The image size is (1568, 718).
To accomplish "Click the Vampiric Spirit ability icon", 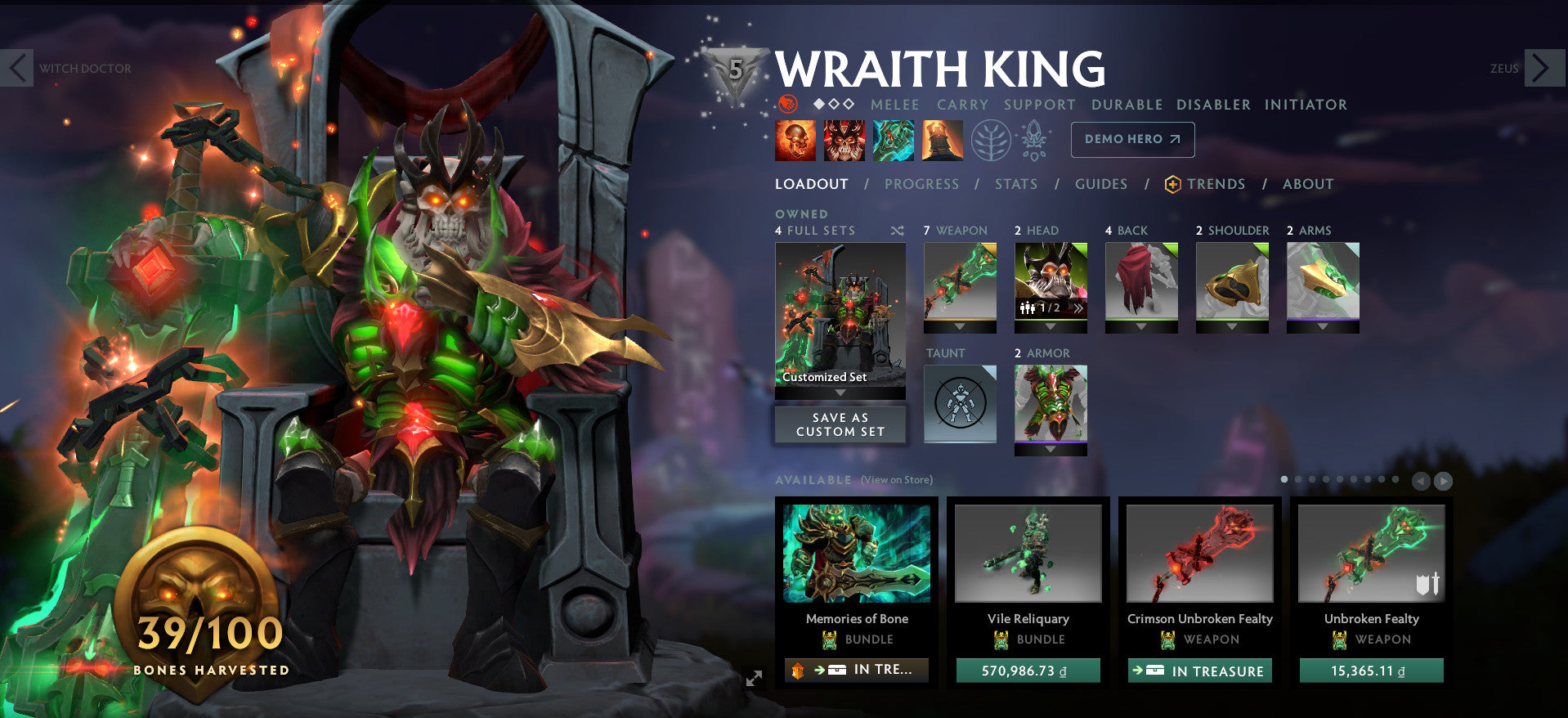I will 843,139.
